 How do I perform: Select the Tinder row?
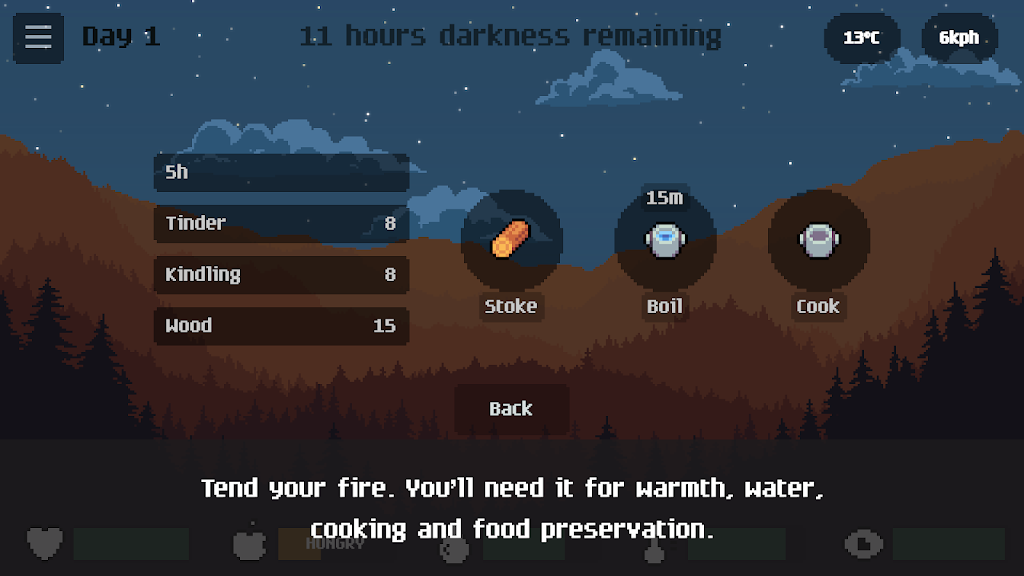tap(281, 223)
